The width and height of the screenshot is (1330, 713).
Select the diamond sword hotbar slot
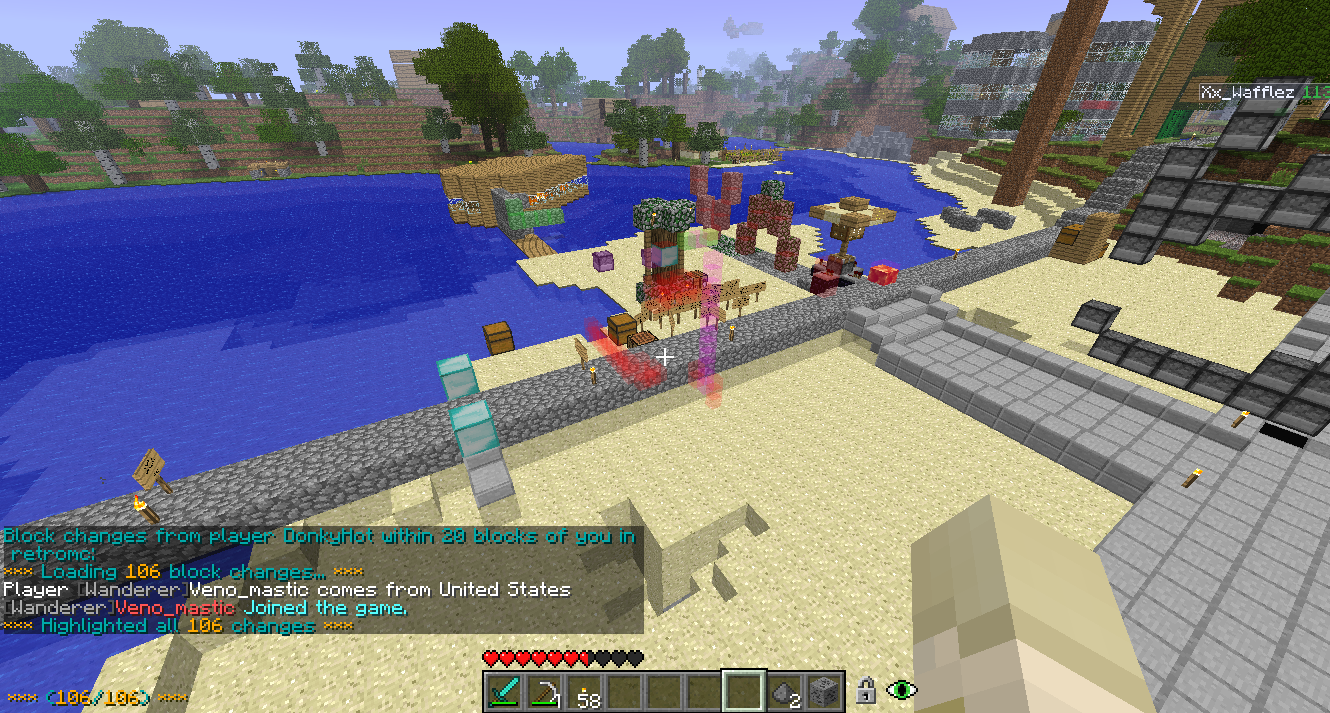(x=504, y=691)
